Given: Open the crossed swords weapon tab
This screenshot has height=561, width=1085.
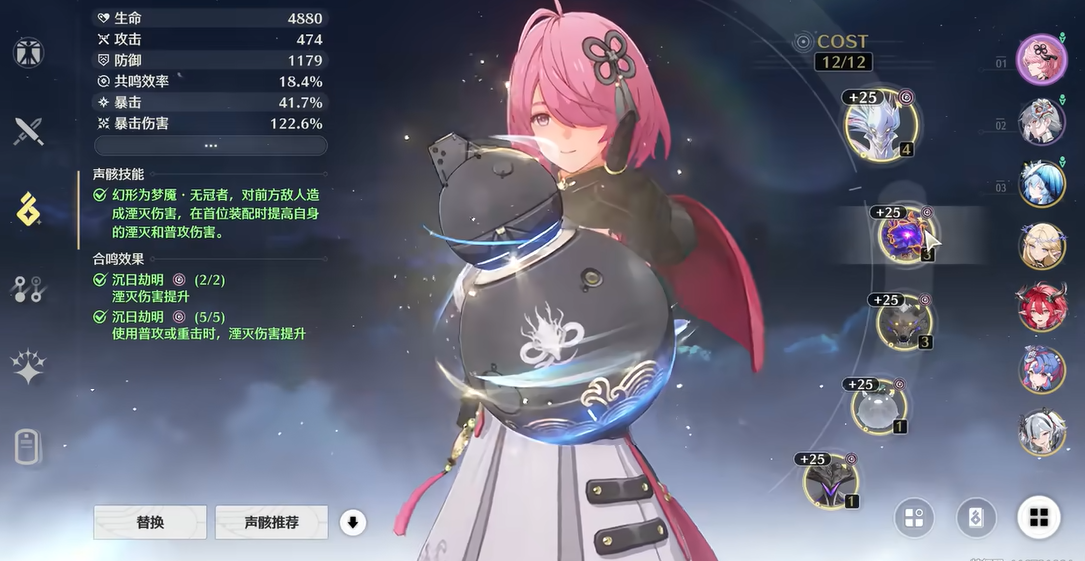Looking at the screenshot, I should click(28, 131).
